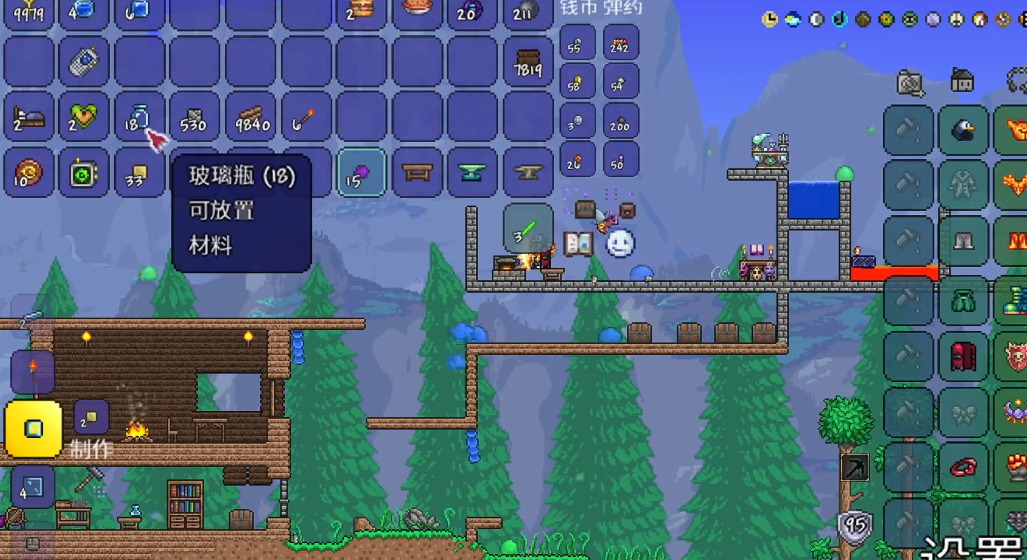
Task: Click the spiral shell slot with 10
Action: tap(28, 172)
